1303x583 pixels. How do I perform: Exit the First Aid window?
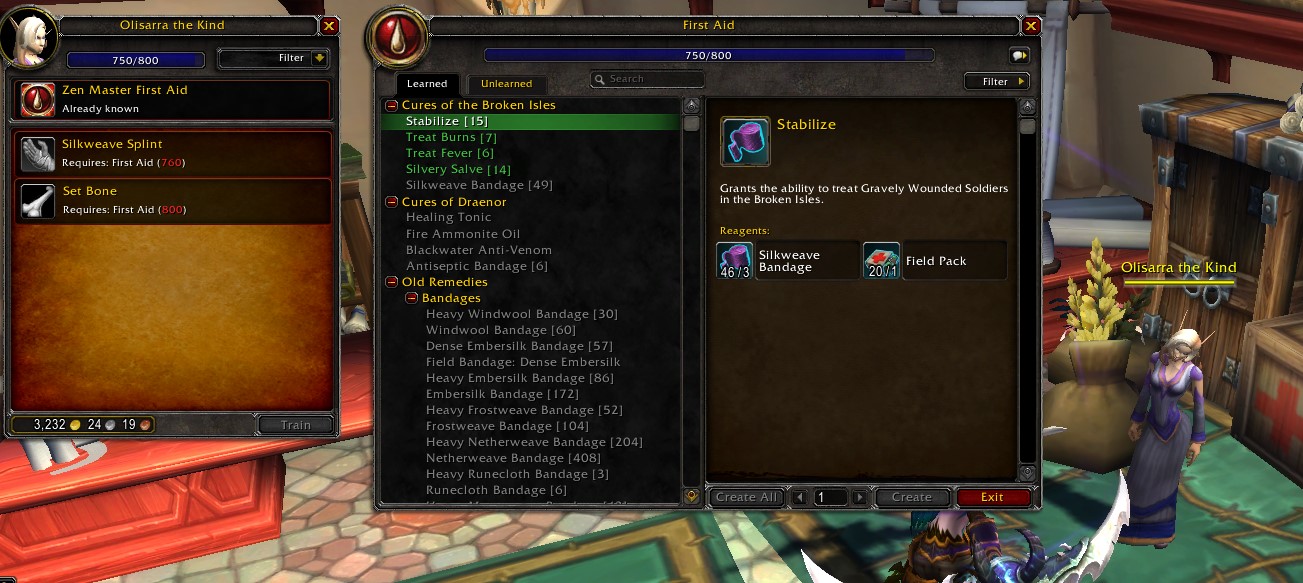[992, 497]
